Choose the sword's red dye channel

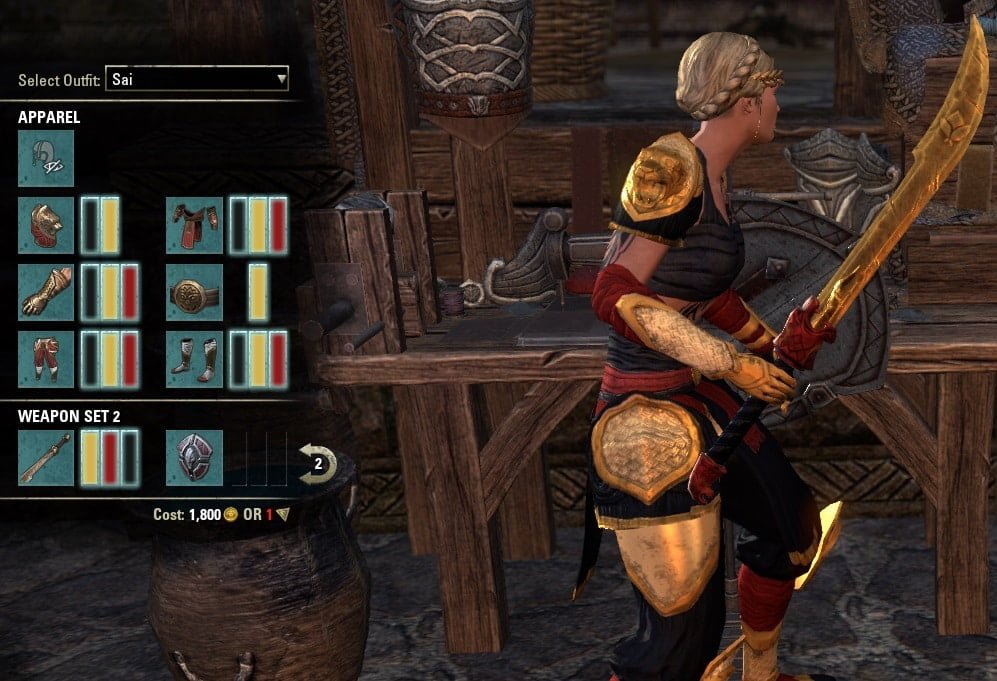110,458
